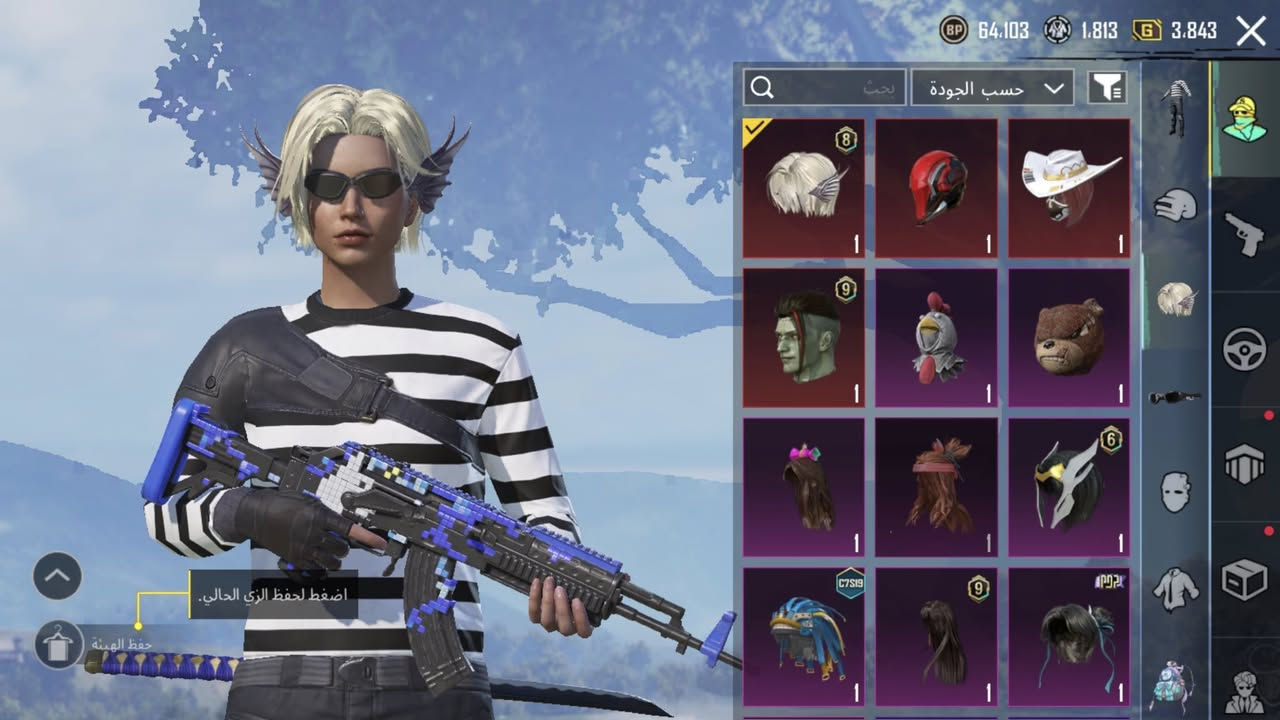Pick the brown bear head mask
Viewport: 1280px width, 720px height.
click(1069, 338)
